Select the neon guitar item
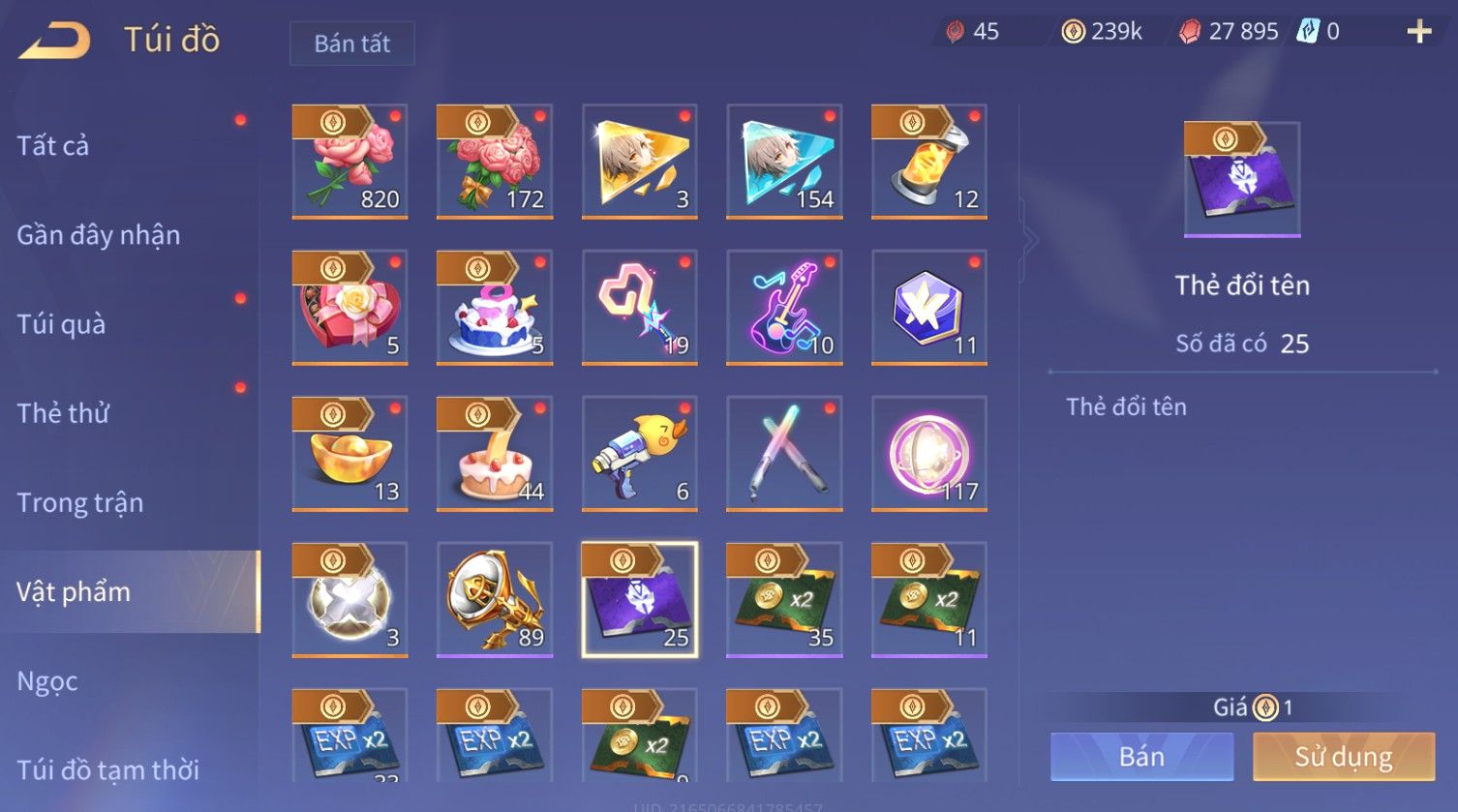The width and height of the screenshot is (1458, 812). 784,308
